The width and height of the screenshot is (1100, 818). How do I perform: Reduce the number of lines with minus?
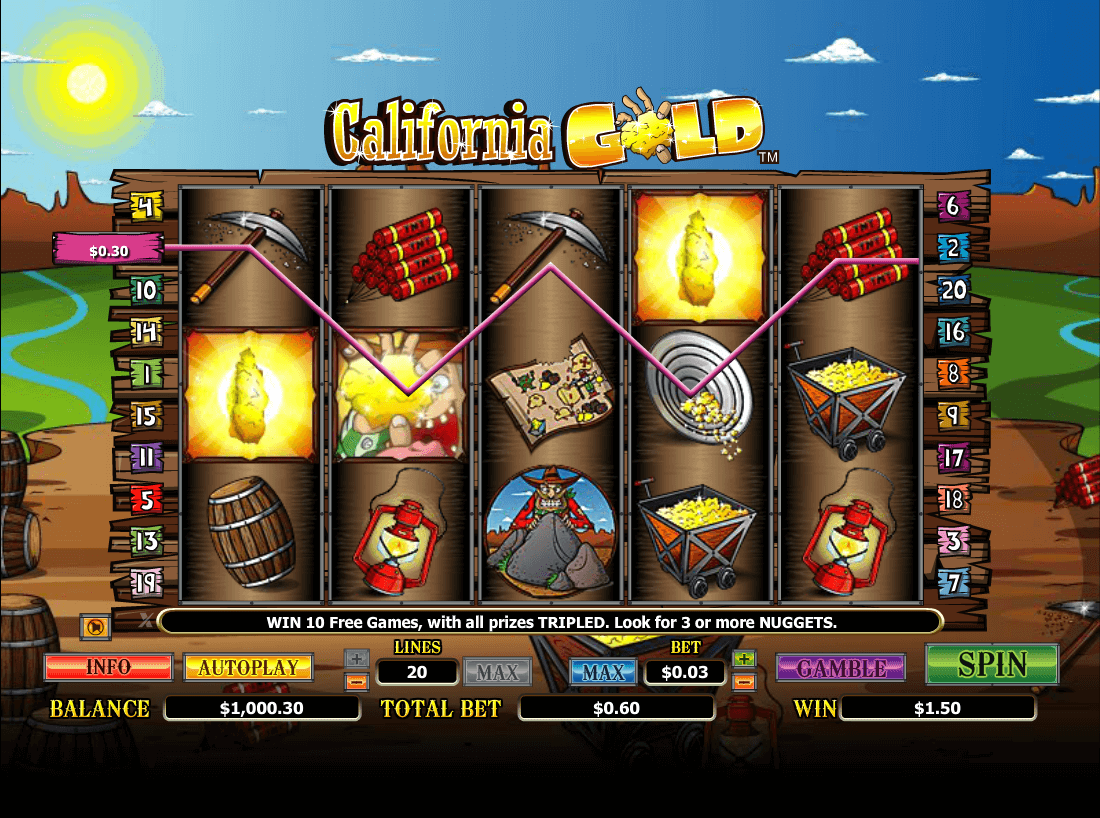[x=357, y=682]
